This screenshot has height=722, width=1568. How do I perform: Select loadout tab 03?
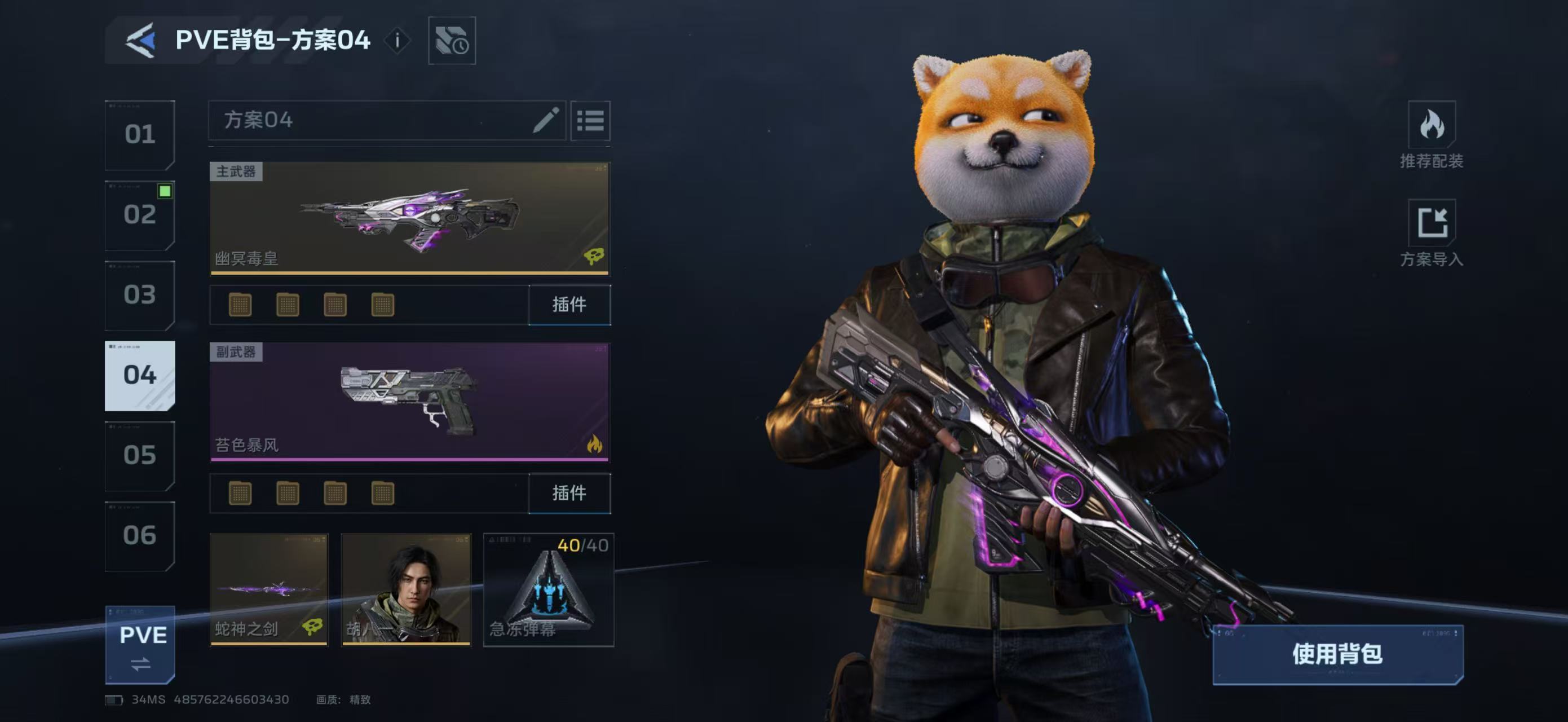tap(140, 295)
